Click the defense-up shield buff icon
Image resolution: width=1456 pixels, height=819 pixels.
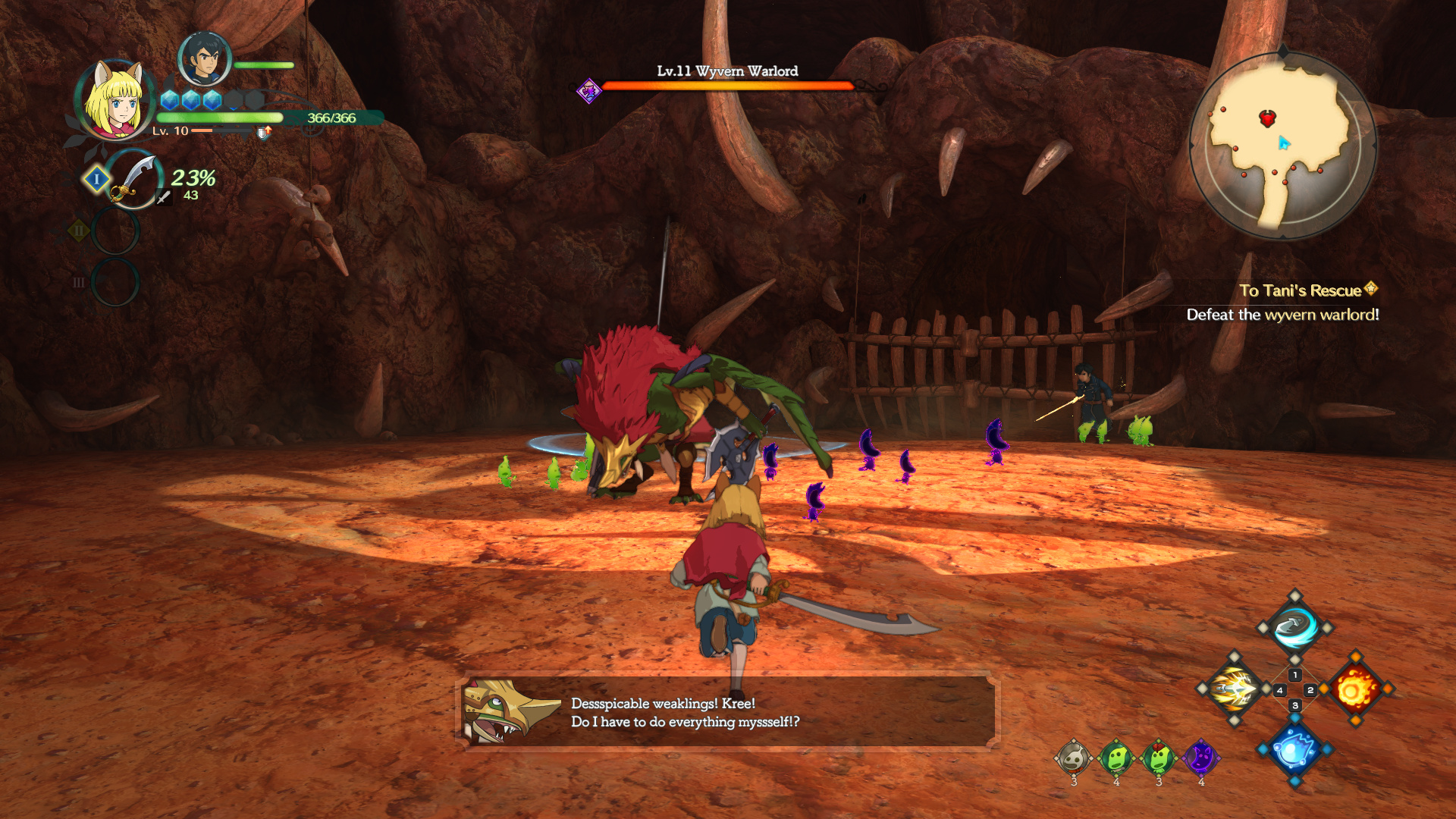pos(263,133)
